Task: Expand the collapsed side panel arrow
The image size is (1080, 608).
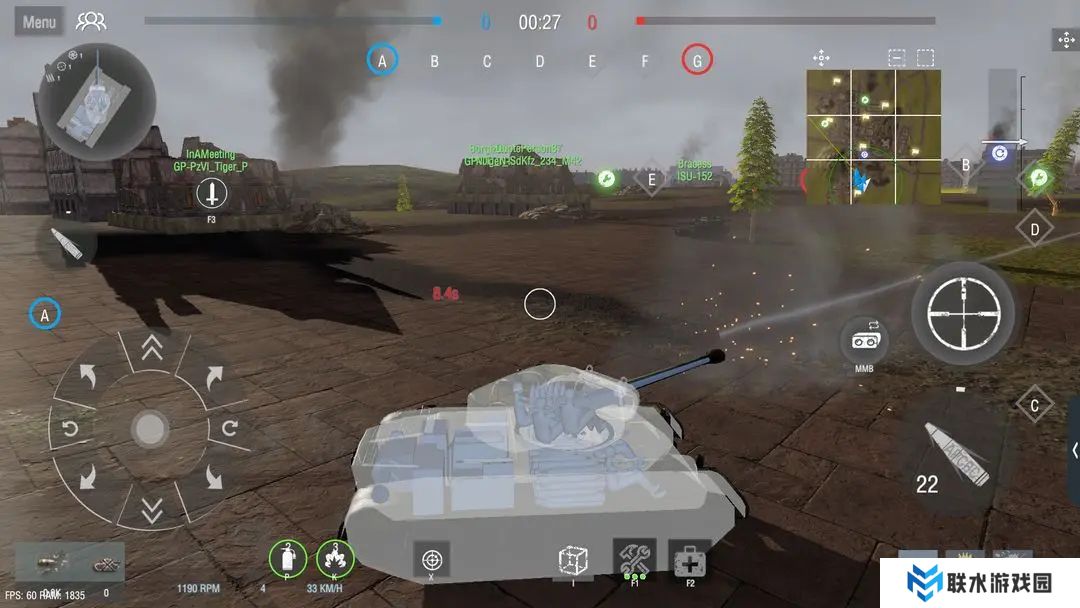Action: click(x=1073, y=449)
